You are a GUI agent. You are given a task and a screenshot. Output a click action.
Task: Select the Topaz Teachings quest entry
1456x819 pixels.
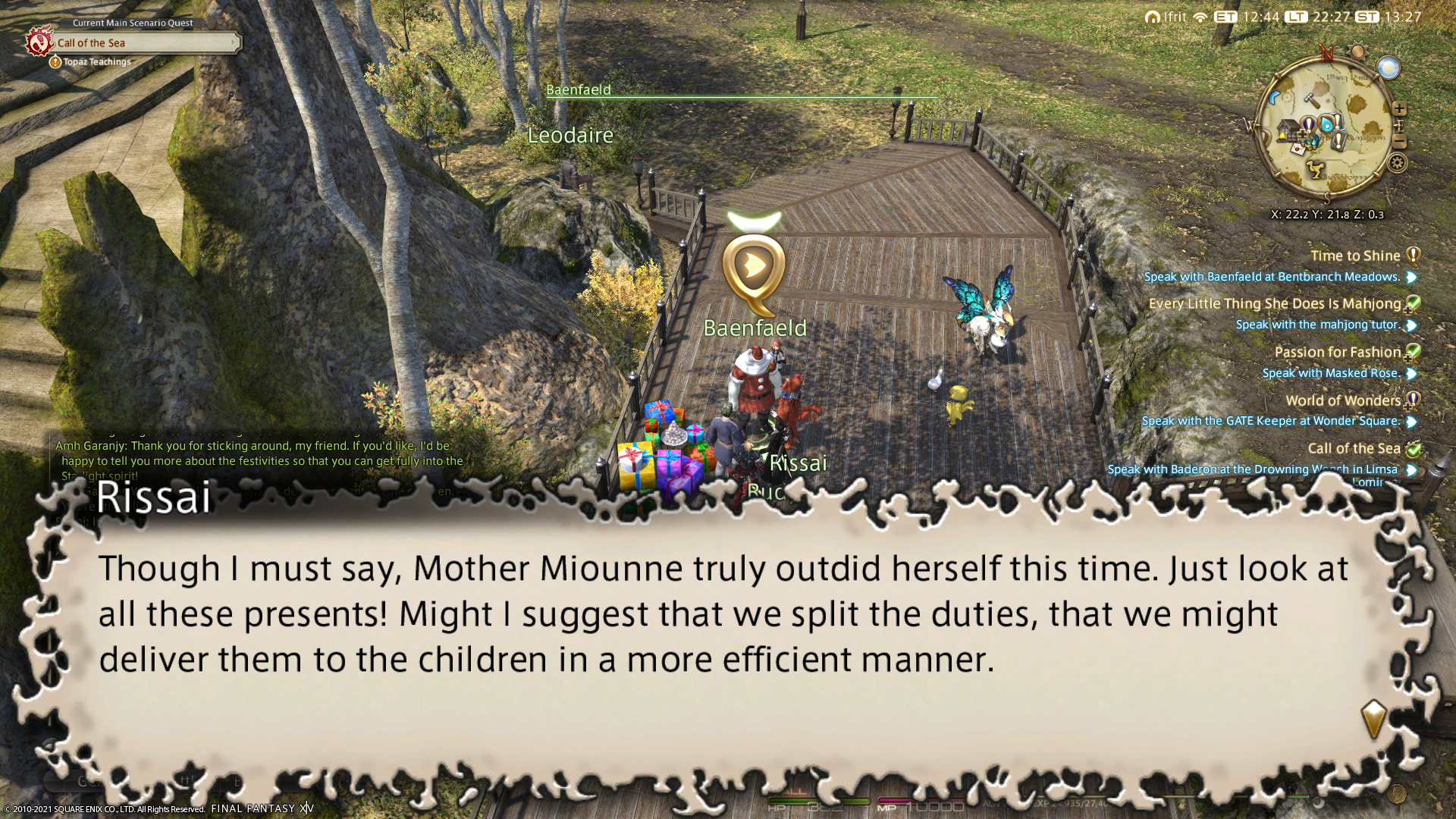97,62
